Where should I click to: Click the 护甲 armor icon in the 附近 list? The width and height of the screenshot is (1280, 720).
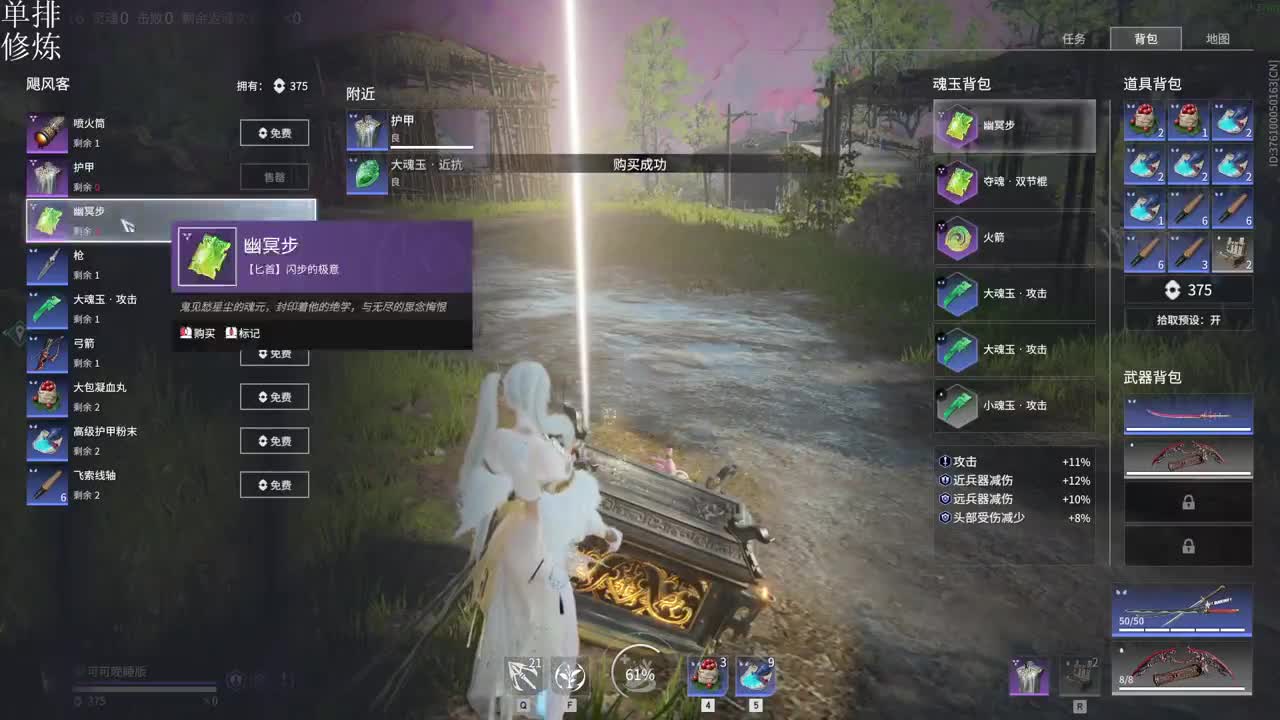[x=366, y=130]
